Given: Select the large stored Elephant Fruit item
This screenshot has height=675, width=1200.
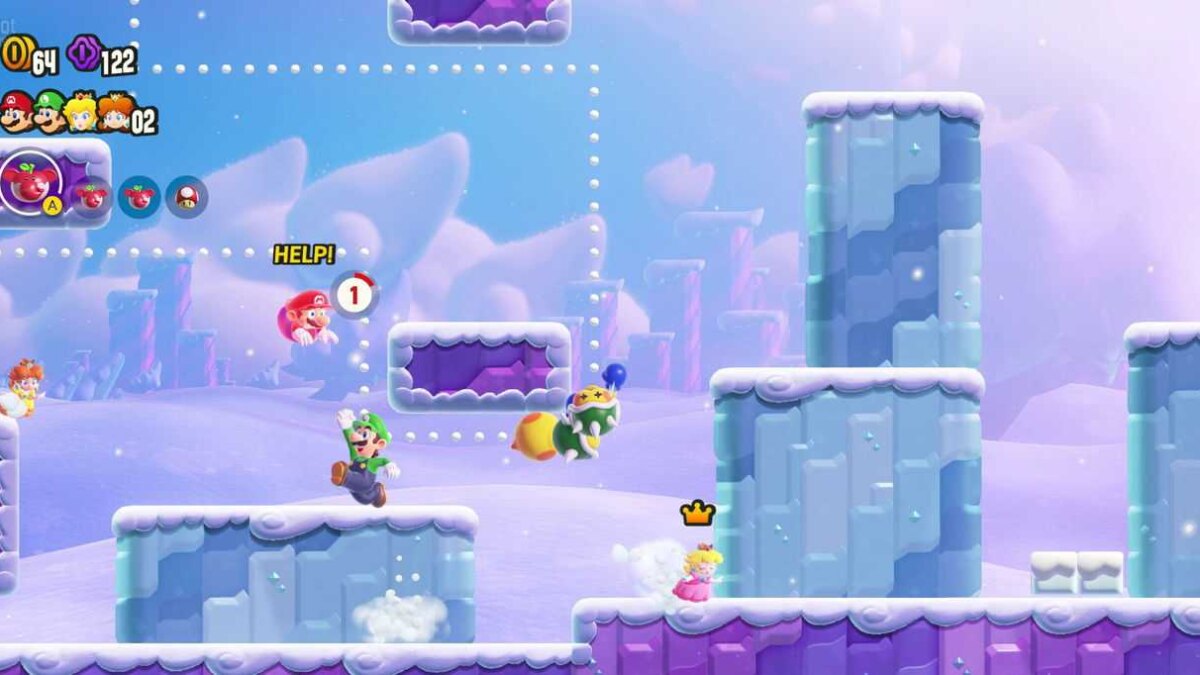Looking at the screenshot, I should coord(30,182).
